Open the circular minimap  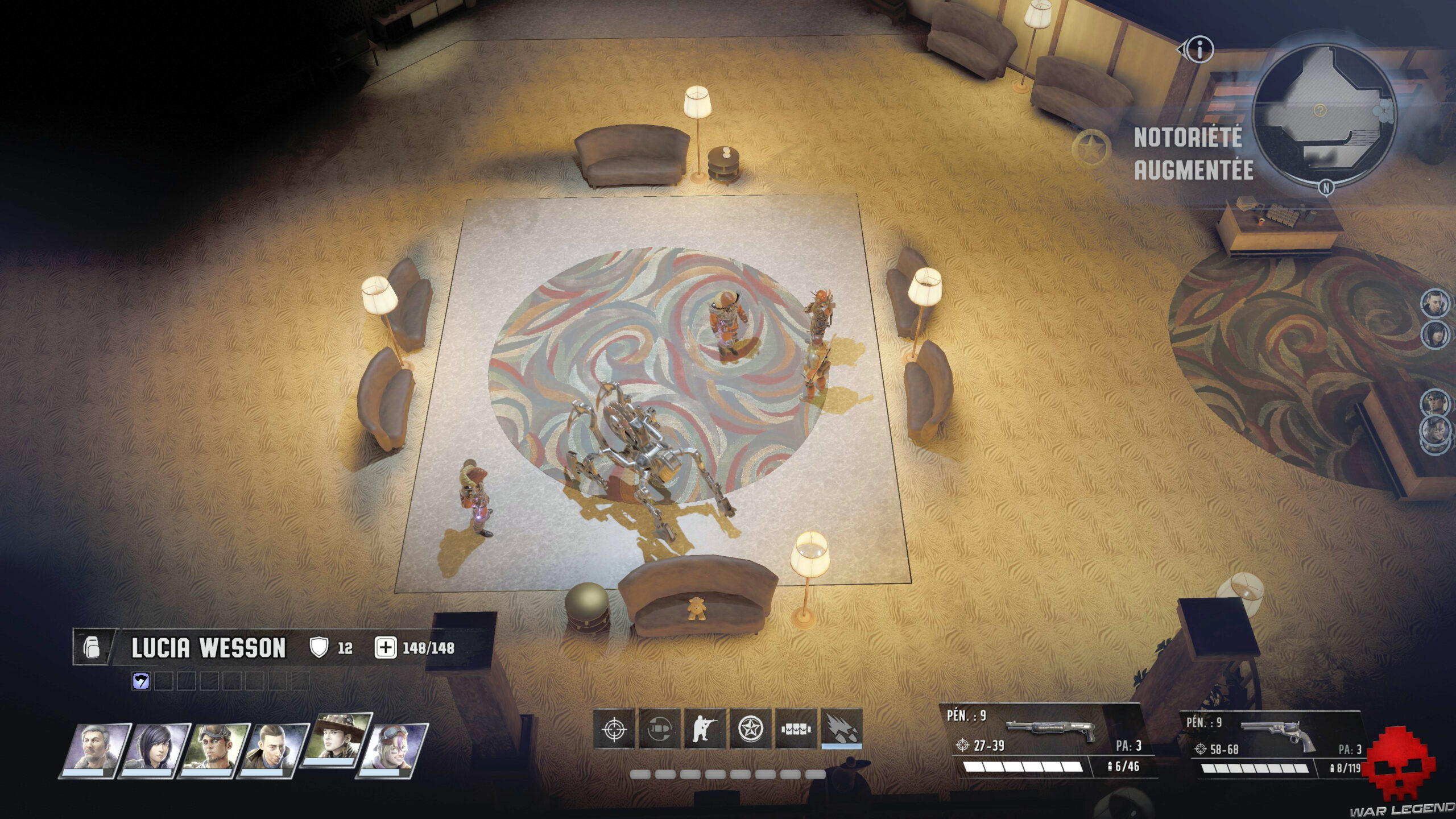1324,114
